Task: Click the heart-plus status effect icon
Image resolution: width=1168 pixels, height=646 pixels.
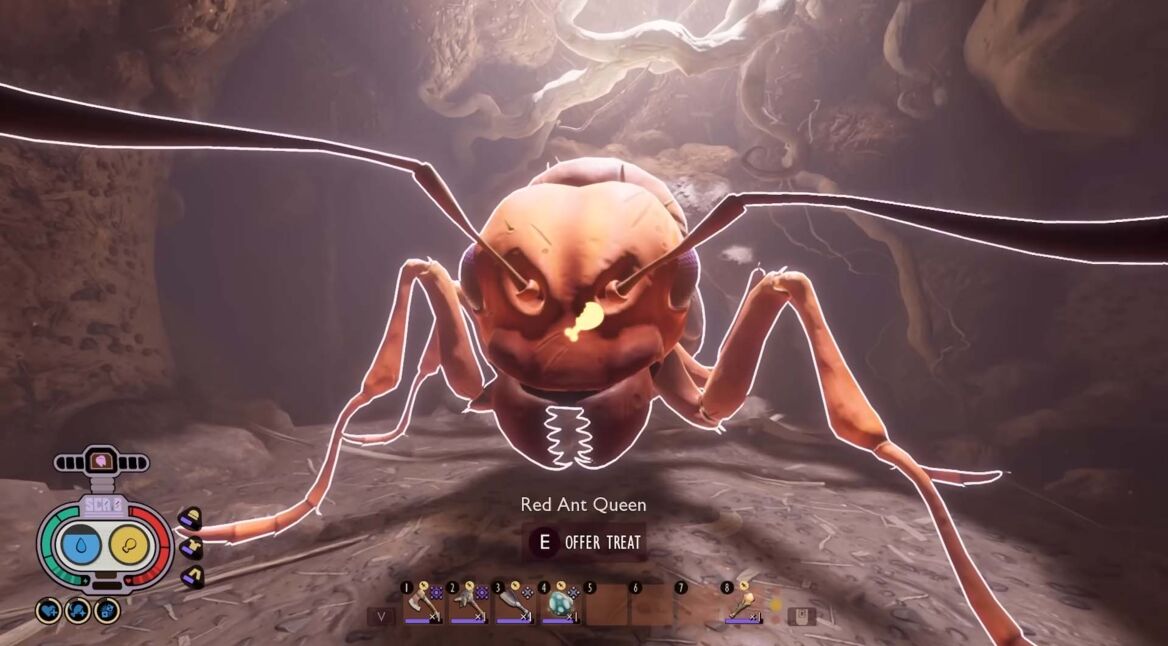Action: [48, 610]
